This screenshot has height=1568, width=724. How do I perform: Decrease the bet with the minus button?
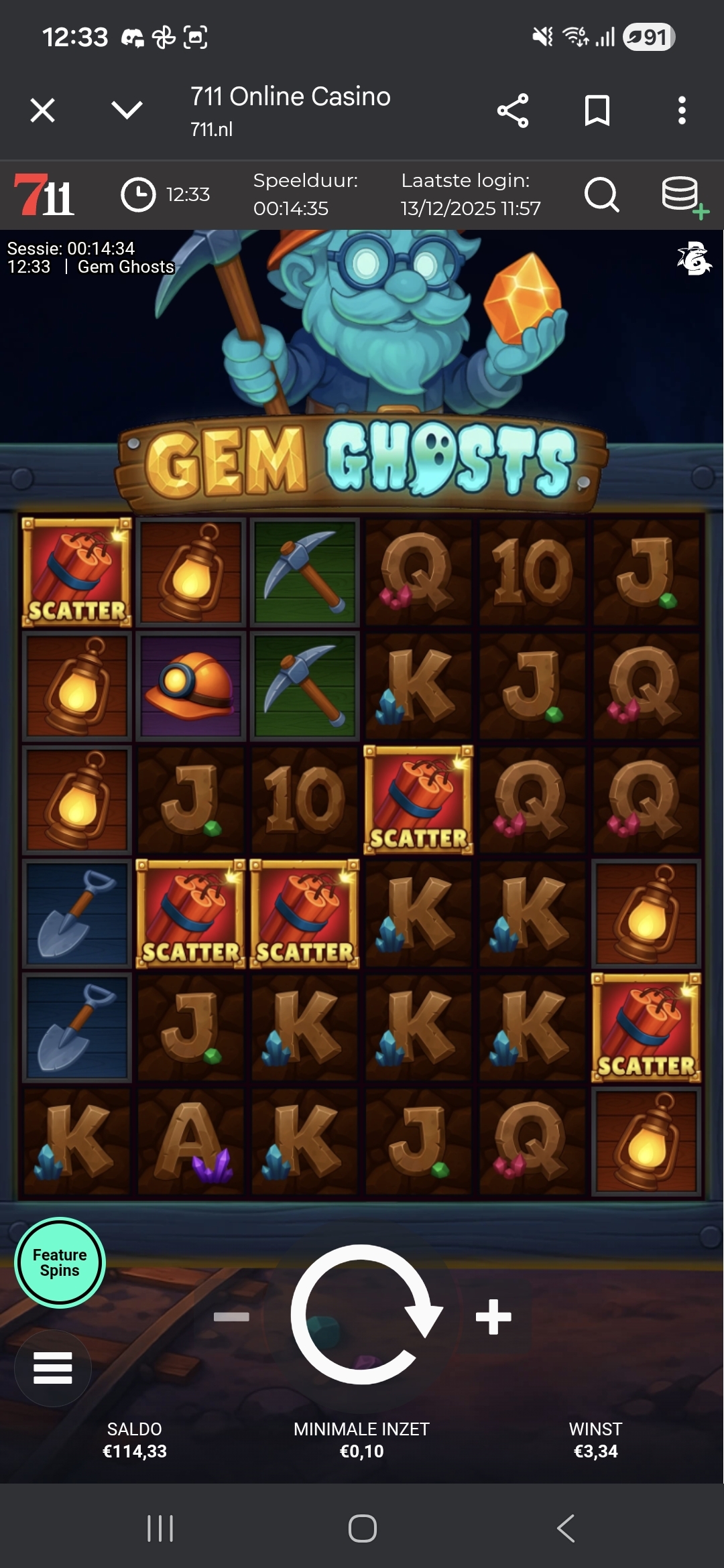(x=231, y=1317)
